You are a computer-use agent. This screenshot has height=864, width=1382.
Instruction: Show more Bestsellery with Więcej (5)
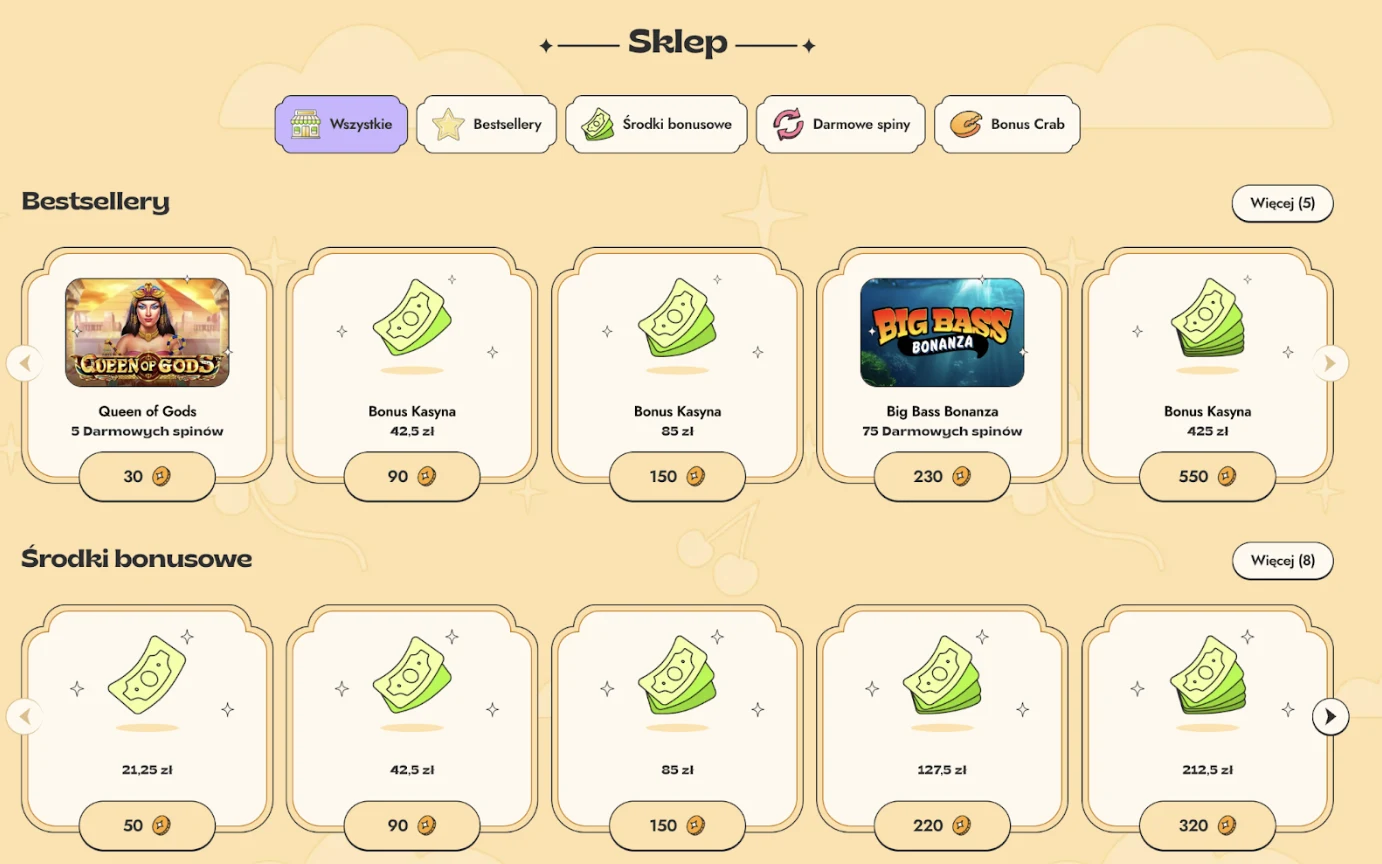[x=1282, y=203]
